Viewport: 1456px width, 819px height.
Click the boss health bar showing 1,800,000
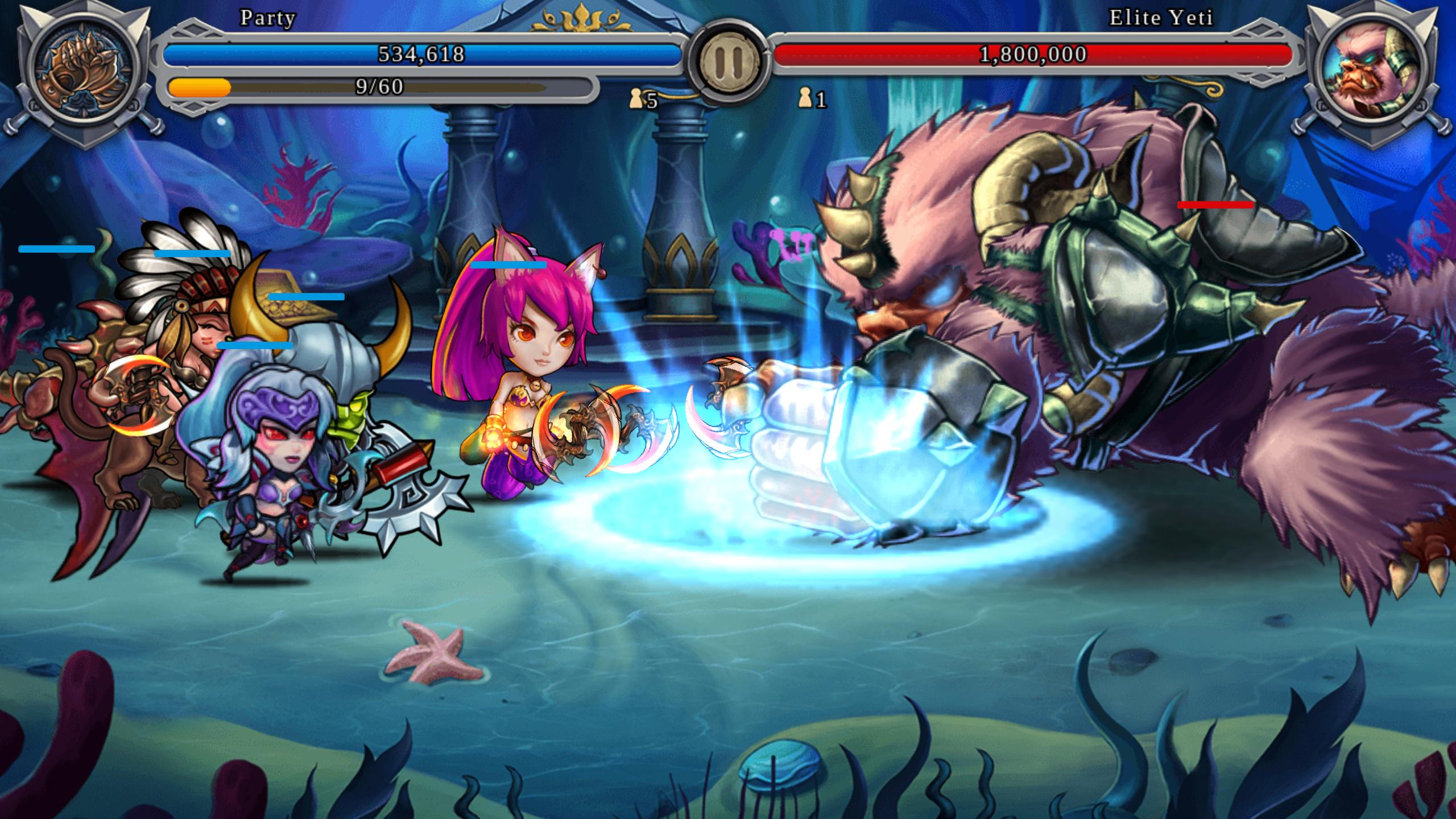pos(1032,54)
